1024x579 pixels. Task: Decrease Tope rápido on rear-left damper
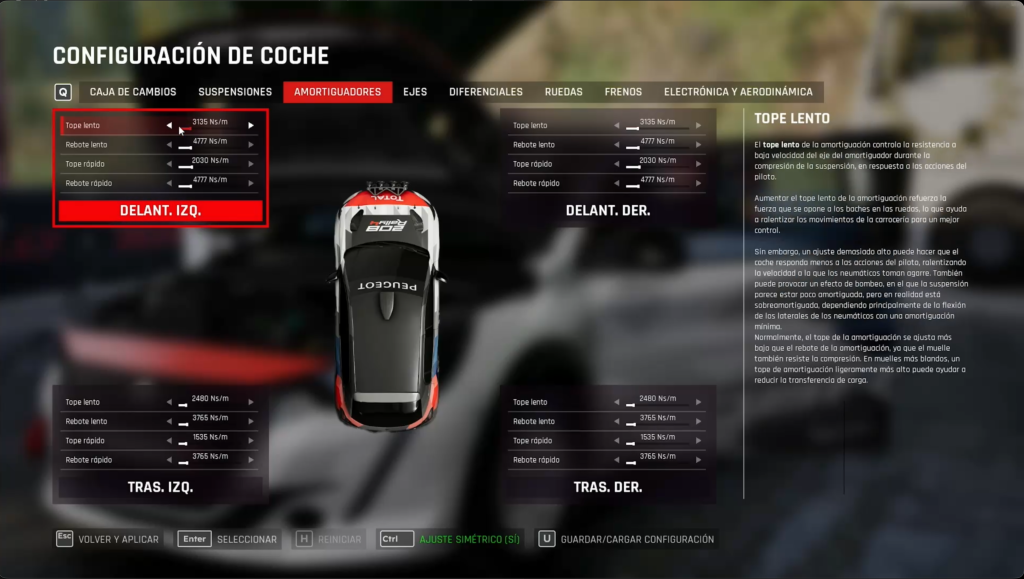point(169,441)
